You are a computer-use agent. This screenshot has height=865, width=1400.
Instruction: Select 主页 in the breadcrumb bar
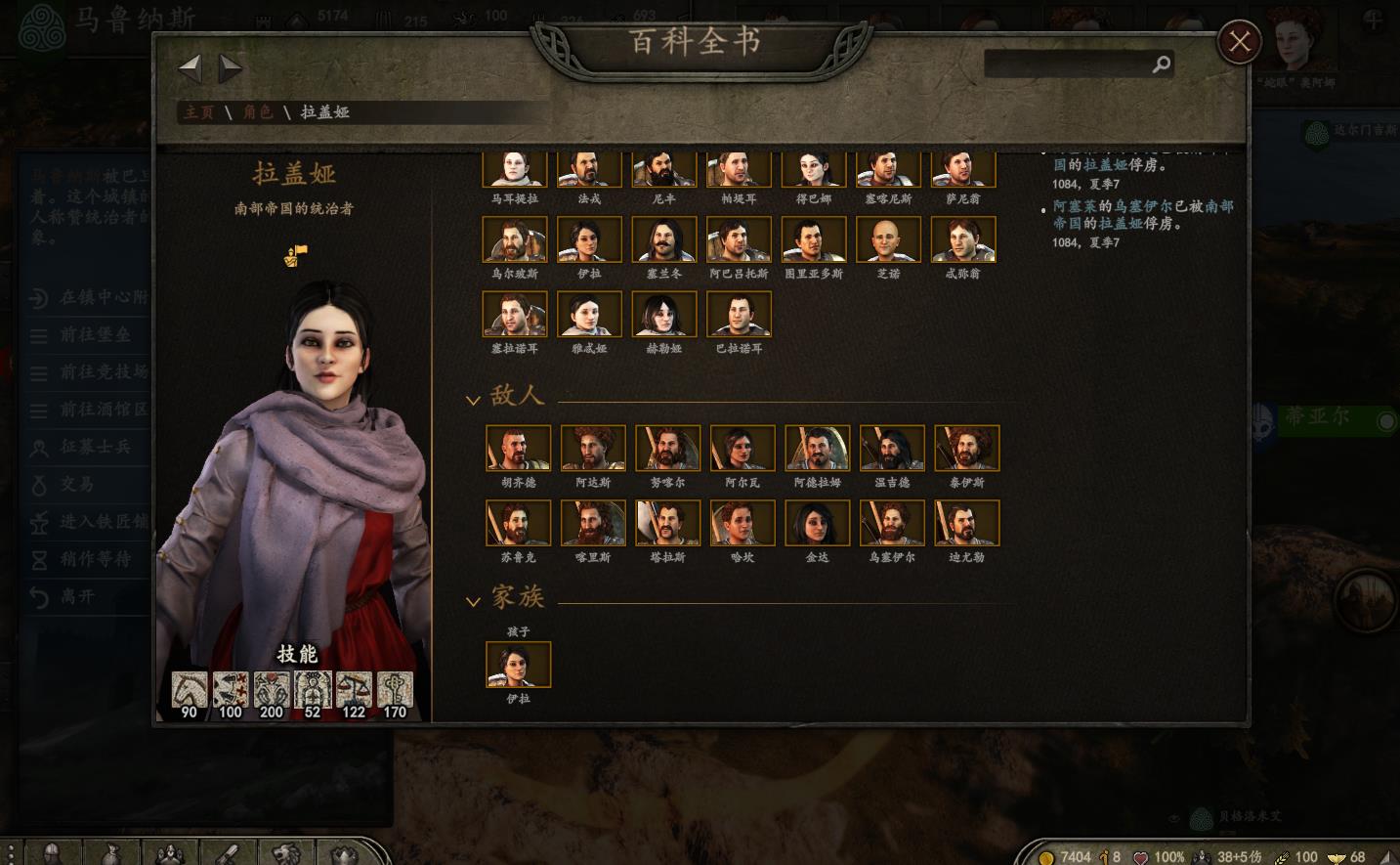click(198, 112)
